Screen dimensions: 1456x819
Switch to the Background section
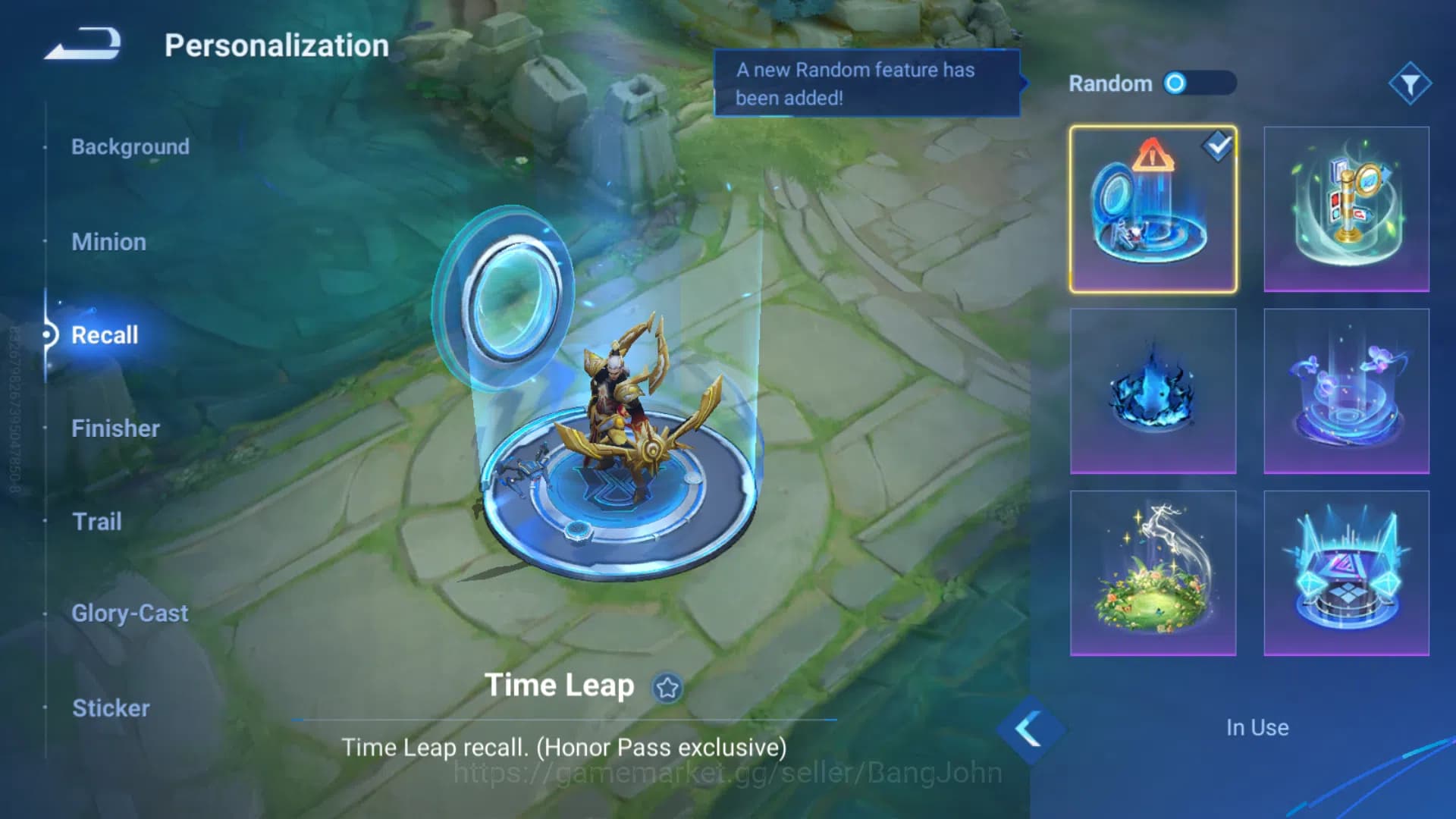[x=130, y=146]
